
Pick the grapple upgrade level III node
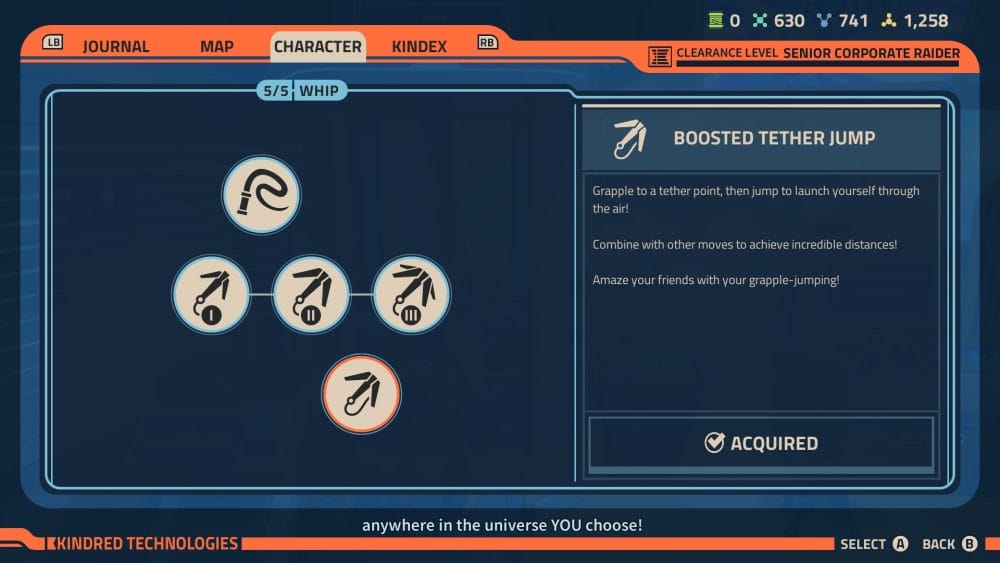[411, 294]
